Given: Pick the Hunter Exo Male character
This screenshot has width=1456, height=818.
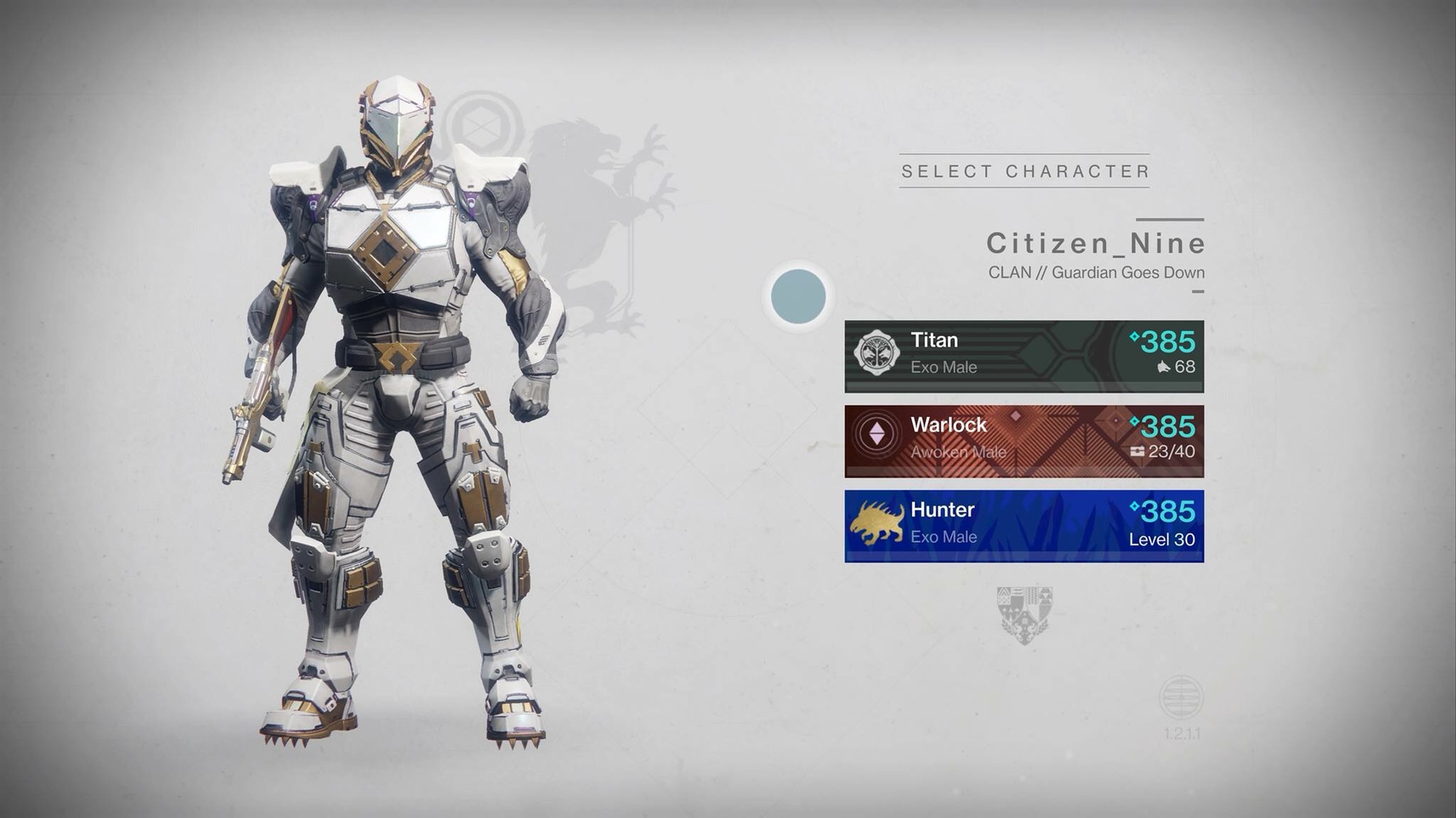Looking at the screenshot, I should (1024, 525).
